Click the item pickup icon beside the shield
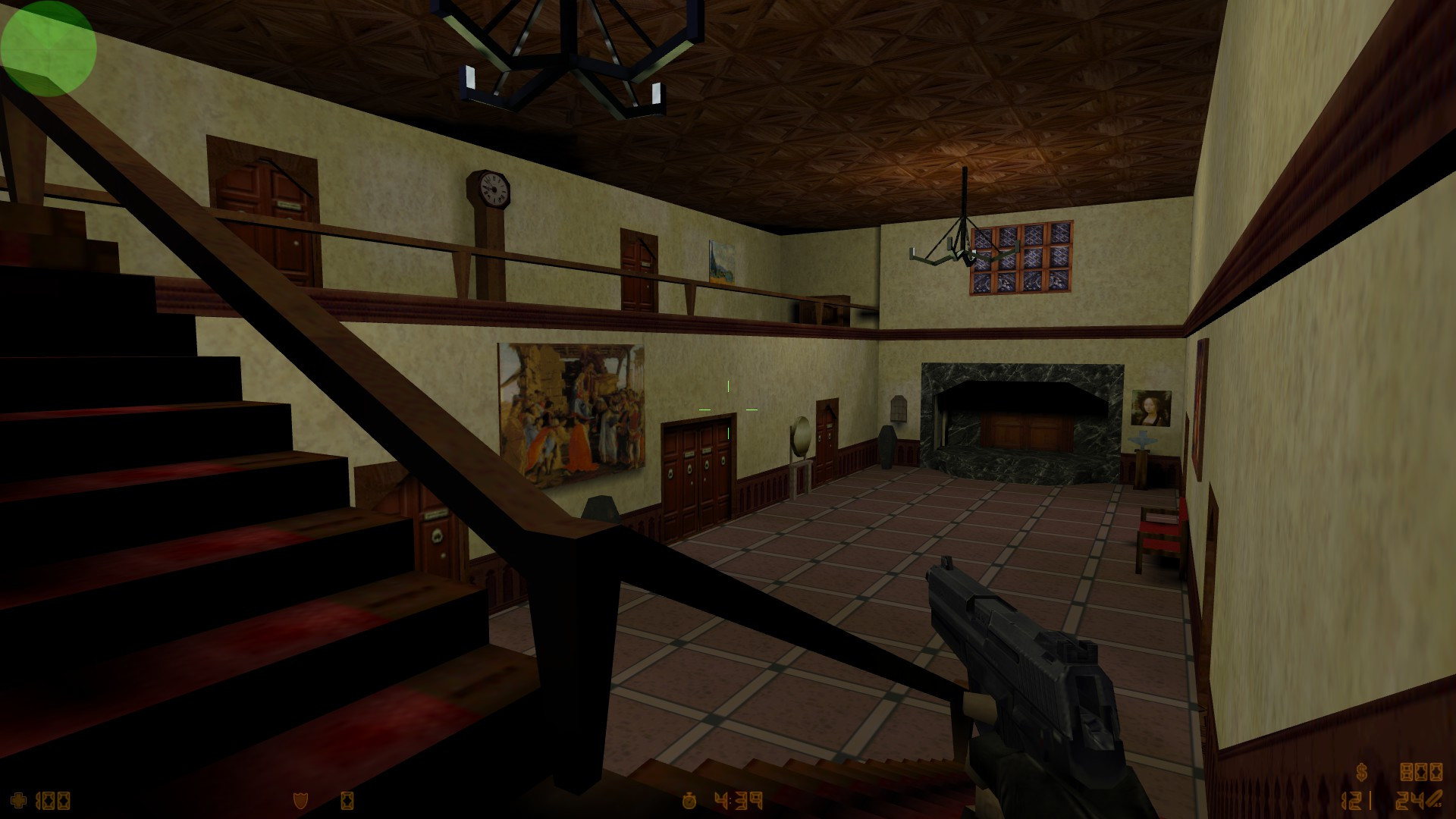 coord(349,799)
